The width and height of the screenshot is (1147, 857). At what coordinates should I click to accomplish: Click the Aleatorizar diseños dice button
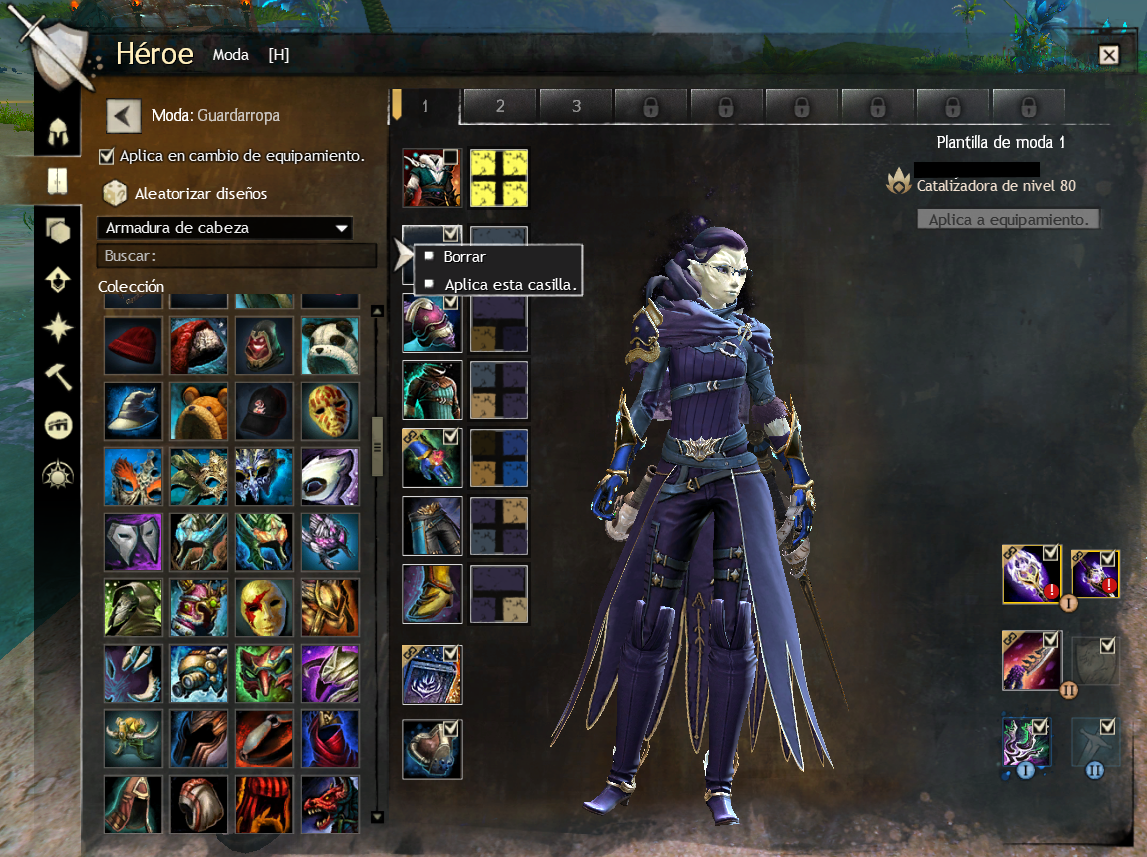(115, 193)
